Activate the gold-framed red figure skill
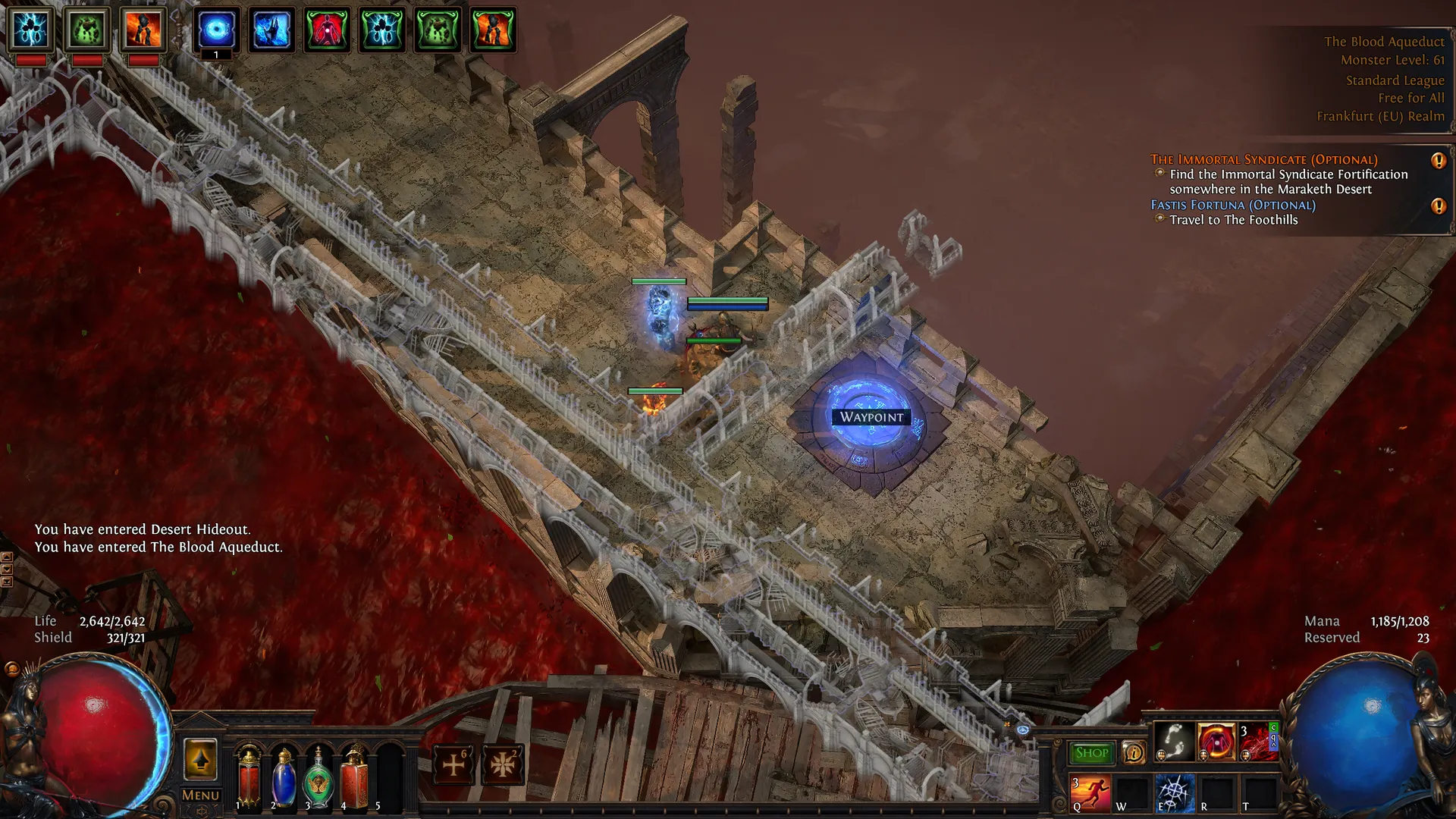1456x819 pixels. [x=1216, y=741]
